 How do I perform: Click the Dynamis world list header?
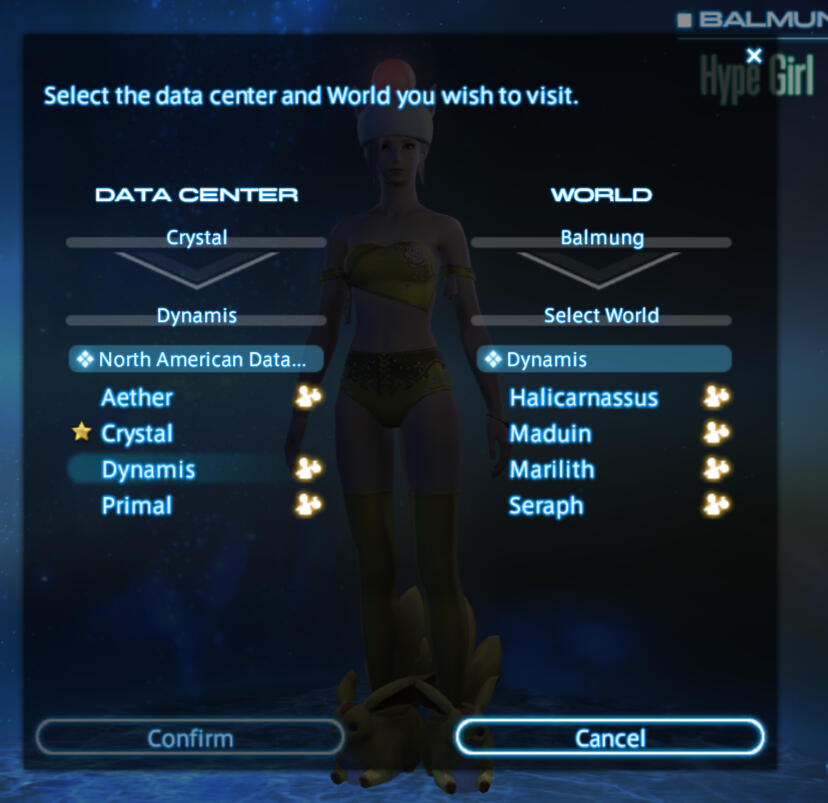[603, 359]
